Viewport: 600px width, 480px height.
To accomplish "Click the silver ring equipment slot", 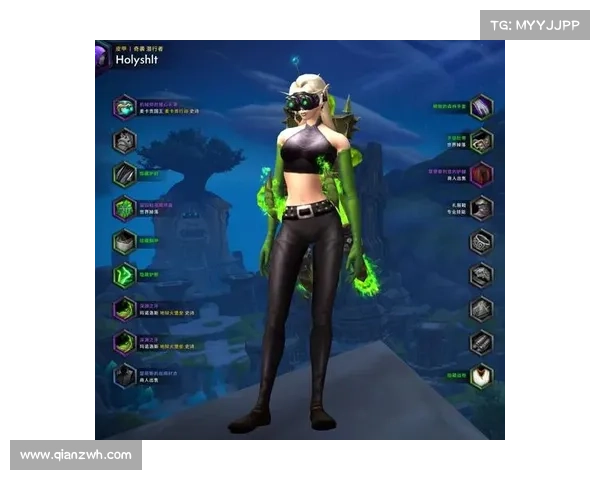I will pyautogui.click(x=482, y=242).
